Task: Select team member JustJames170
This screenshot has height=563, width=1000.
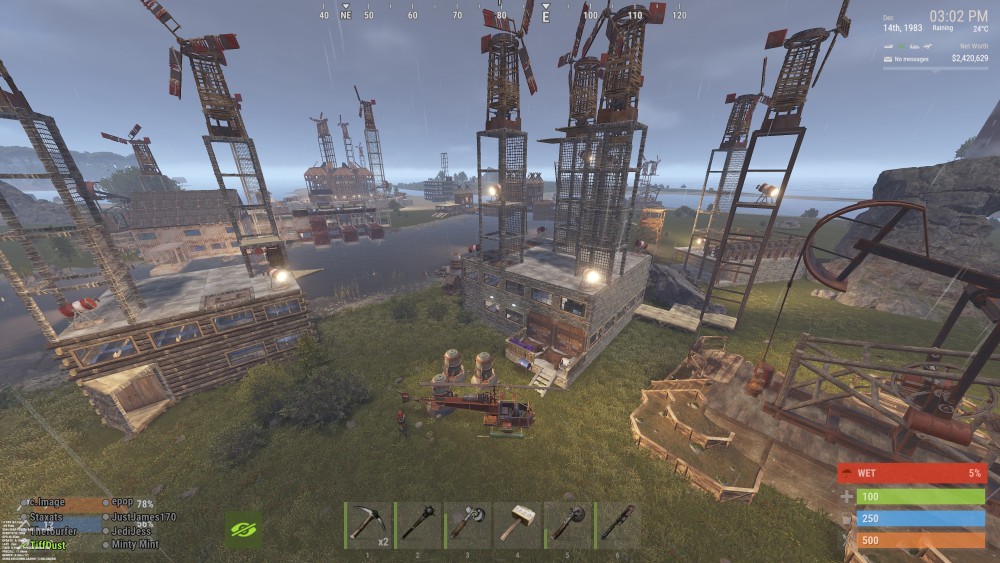Action: [x=144, y=517]
